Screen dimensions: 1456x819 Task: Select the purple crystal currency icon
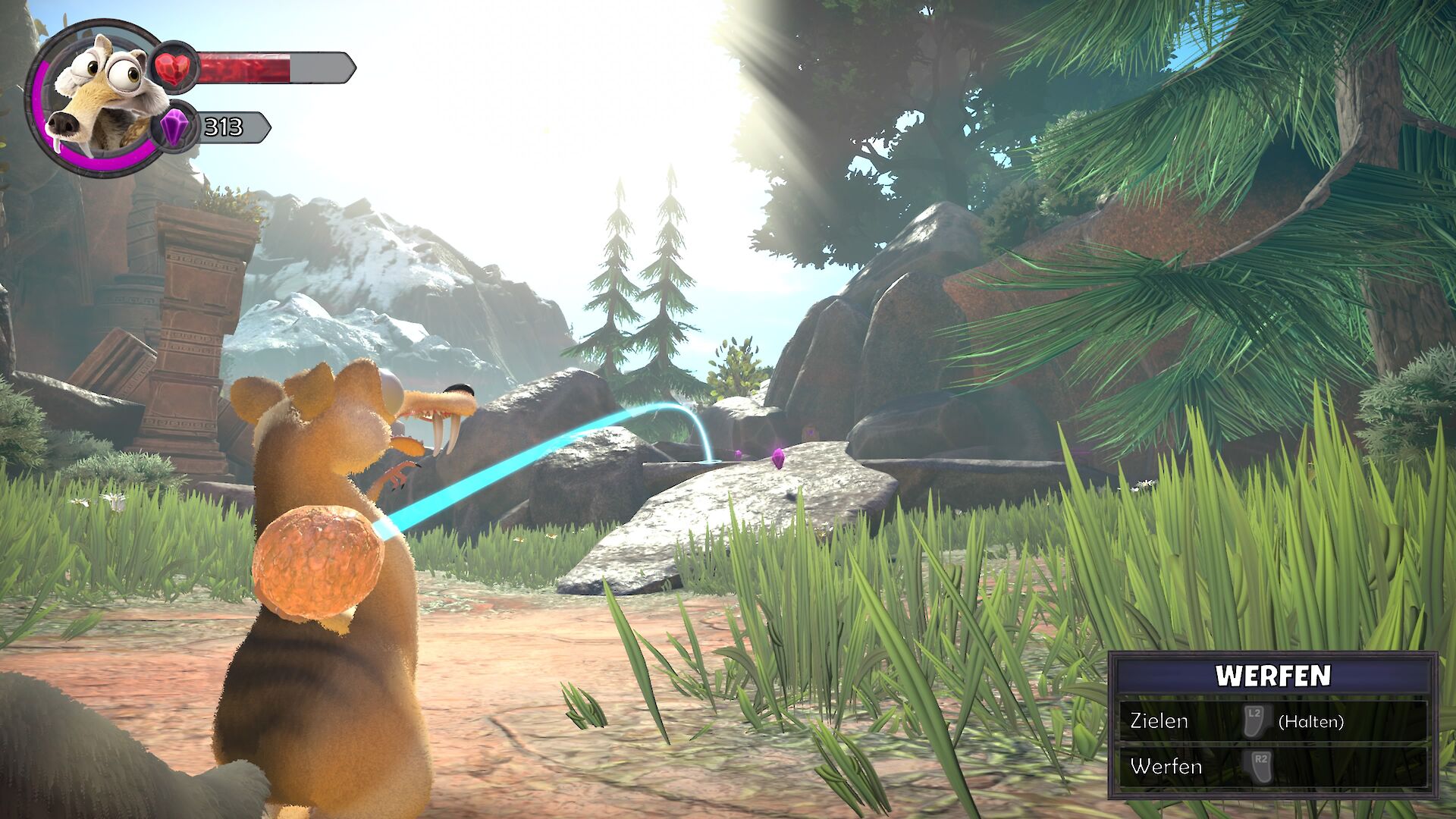click(x=174, y=127)
